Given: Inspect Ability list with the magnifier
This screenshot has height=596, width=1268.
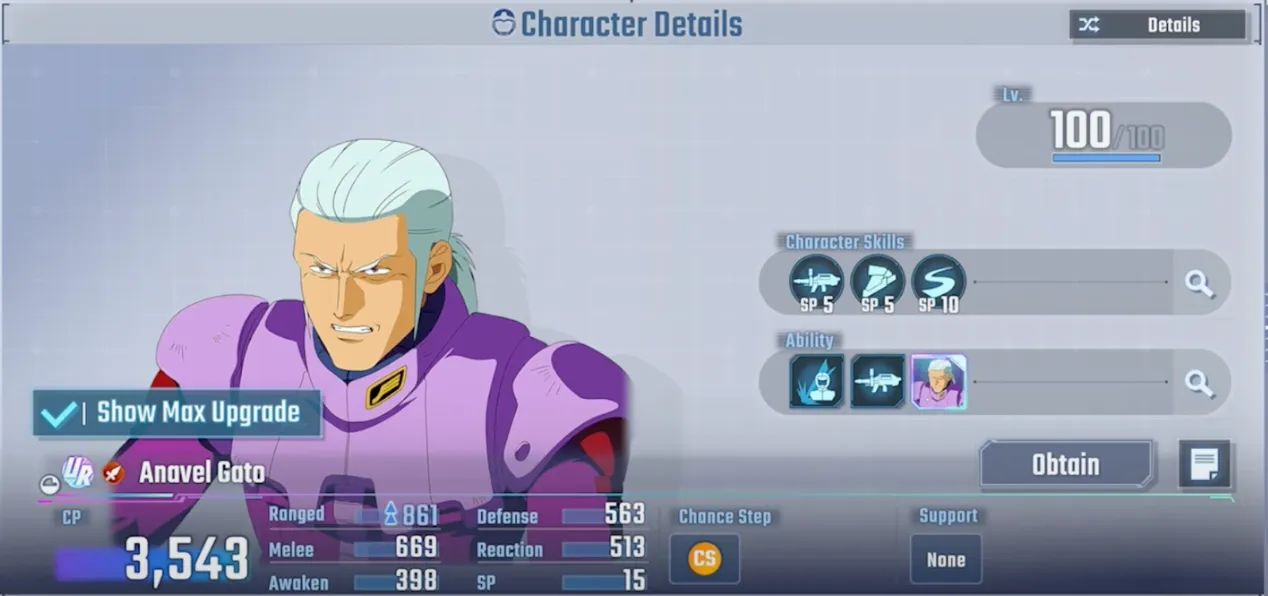Looking at the screenshot, I should (x=1198, y=382).
